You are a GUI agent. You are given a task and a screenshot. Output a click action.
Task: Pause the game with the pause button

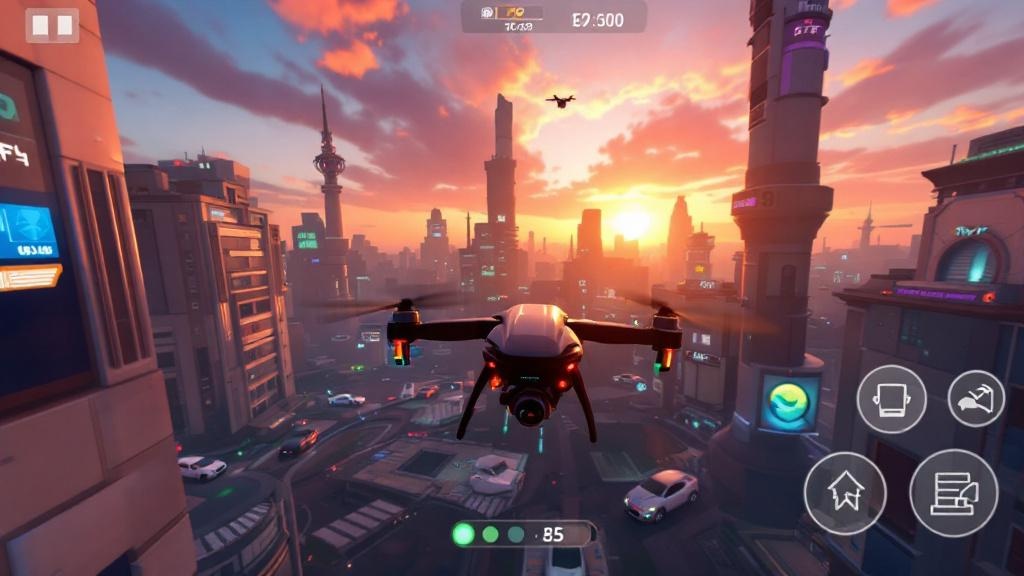(x=52, y=26)
